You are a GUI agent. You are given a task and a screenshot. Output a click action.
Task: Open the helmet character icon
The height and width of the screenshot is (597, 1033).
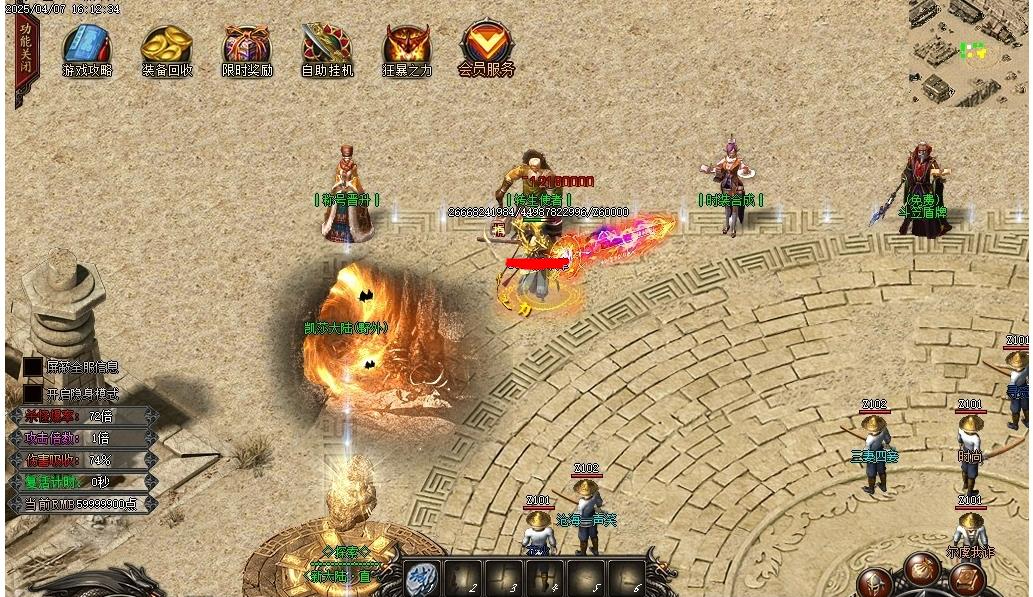pos(878,583)
